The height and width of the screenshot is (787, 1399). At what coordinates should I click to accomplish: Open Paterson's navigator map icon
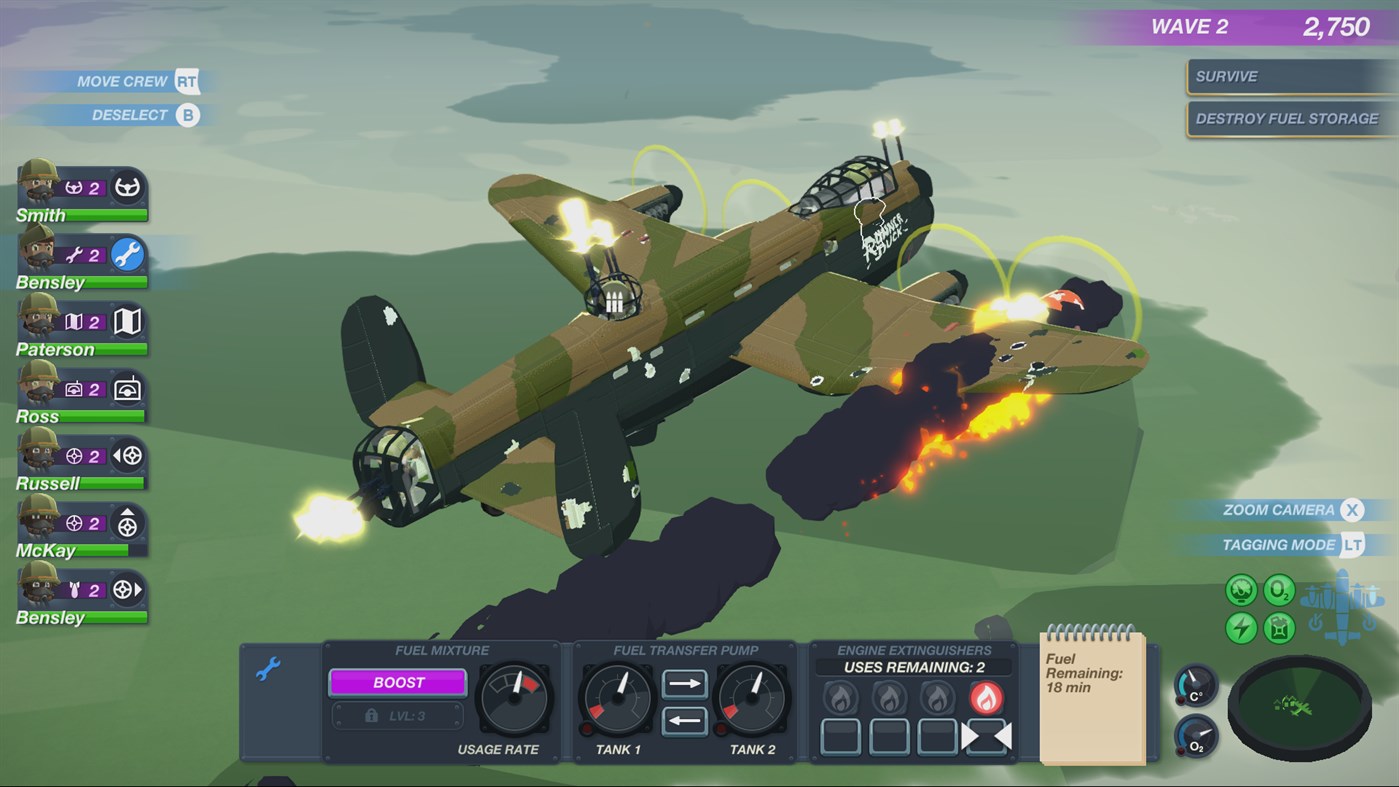(130, 322)
